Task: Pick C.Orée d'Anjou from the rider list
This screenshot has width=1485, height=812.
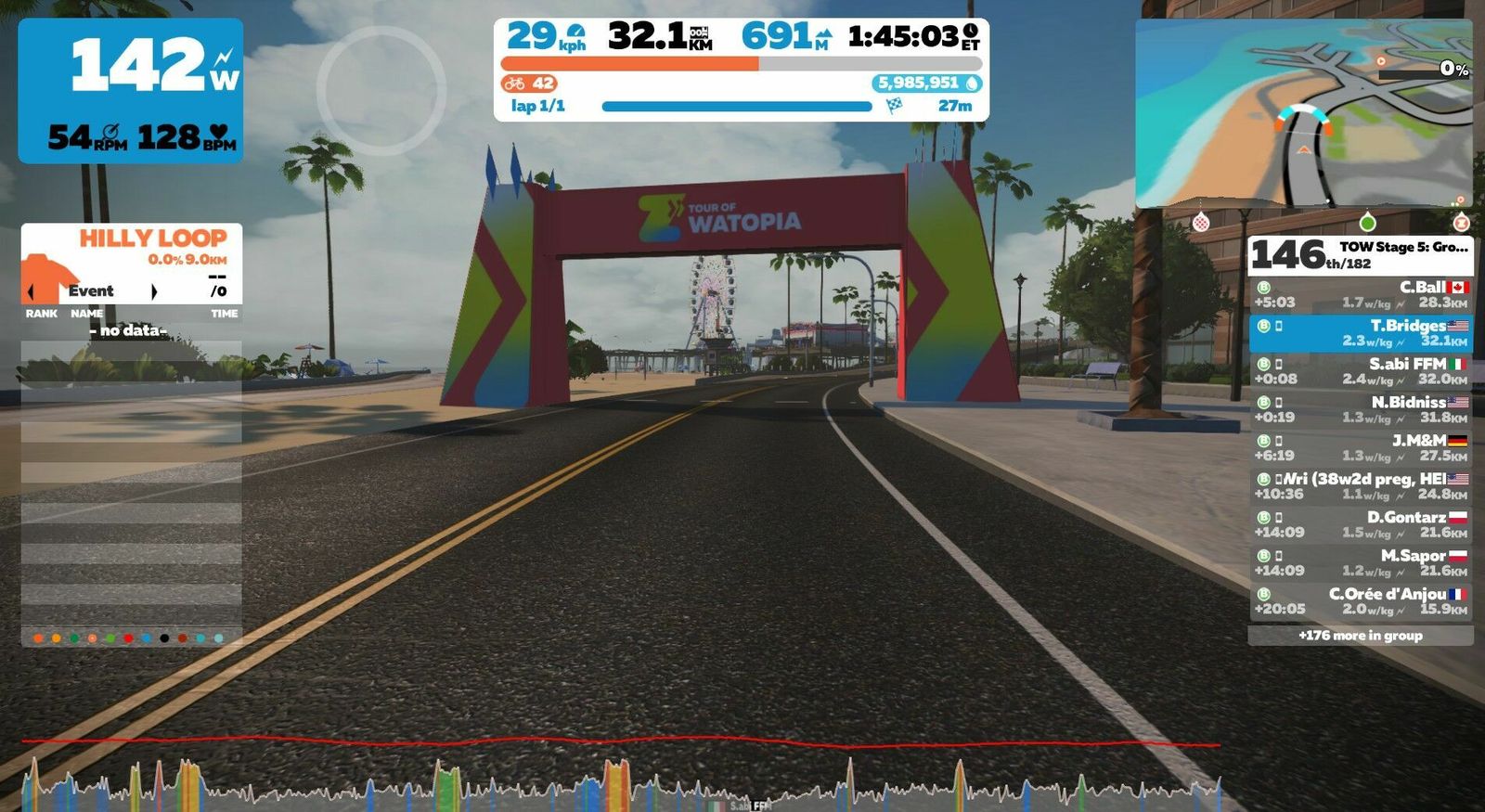Action: pyautogui.click(x=1360, y=600)
